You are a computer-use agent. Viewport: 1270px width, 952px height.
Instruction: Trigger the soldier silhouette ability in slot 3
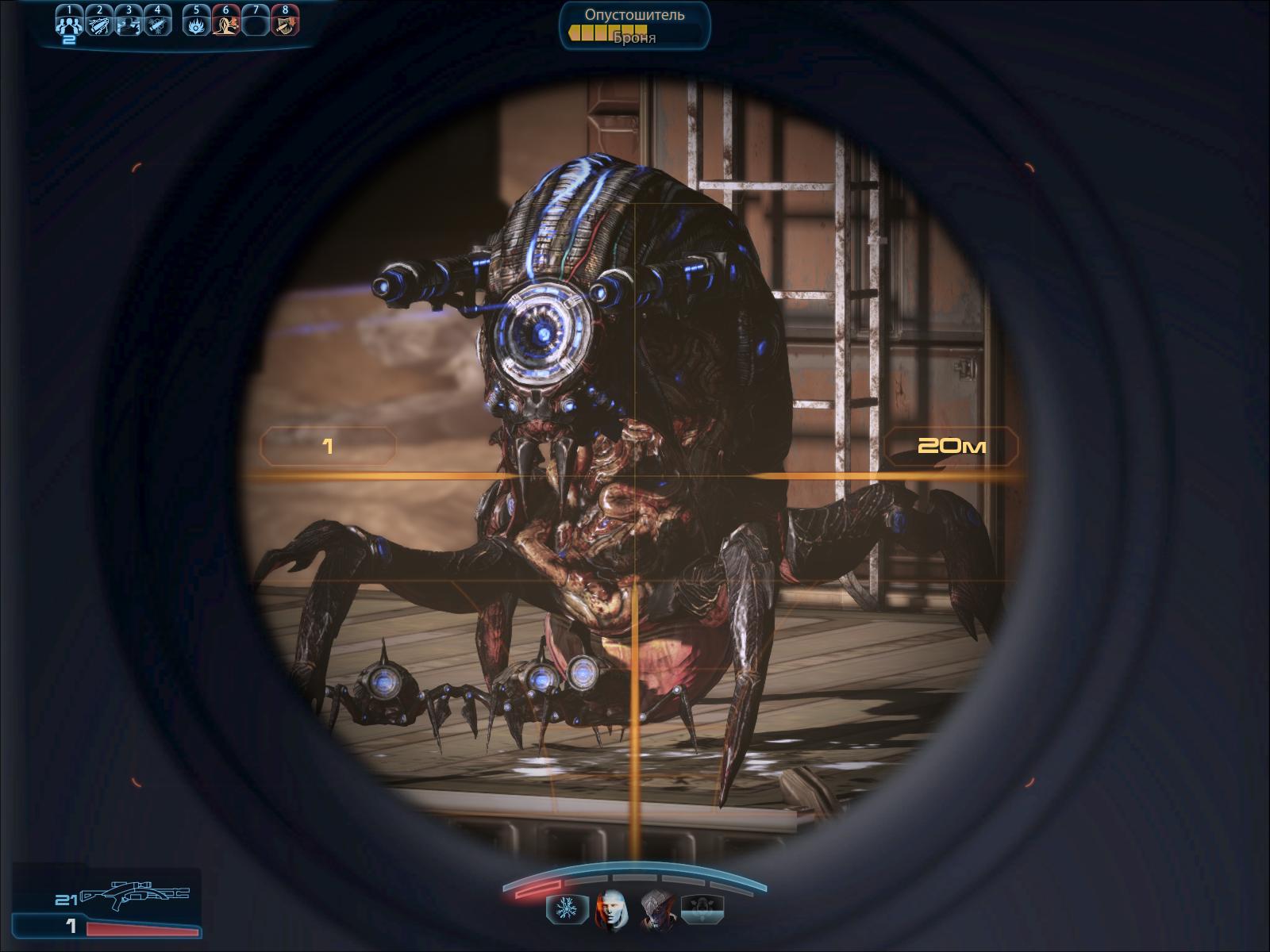(129, 25)
